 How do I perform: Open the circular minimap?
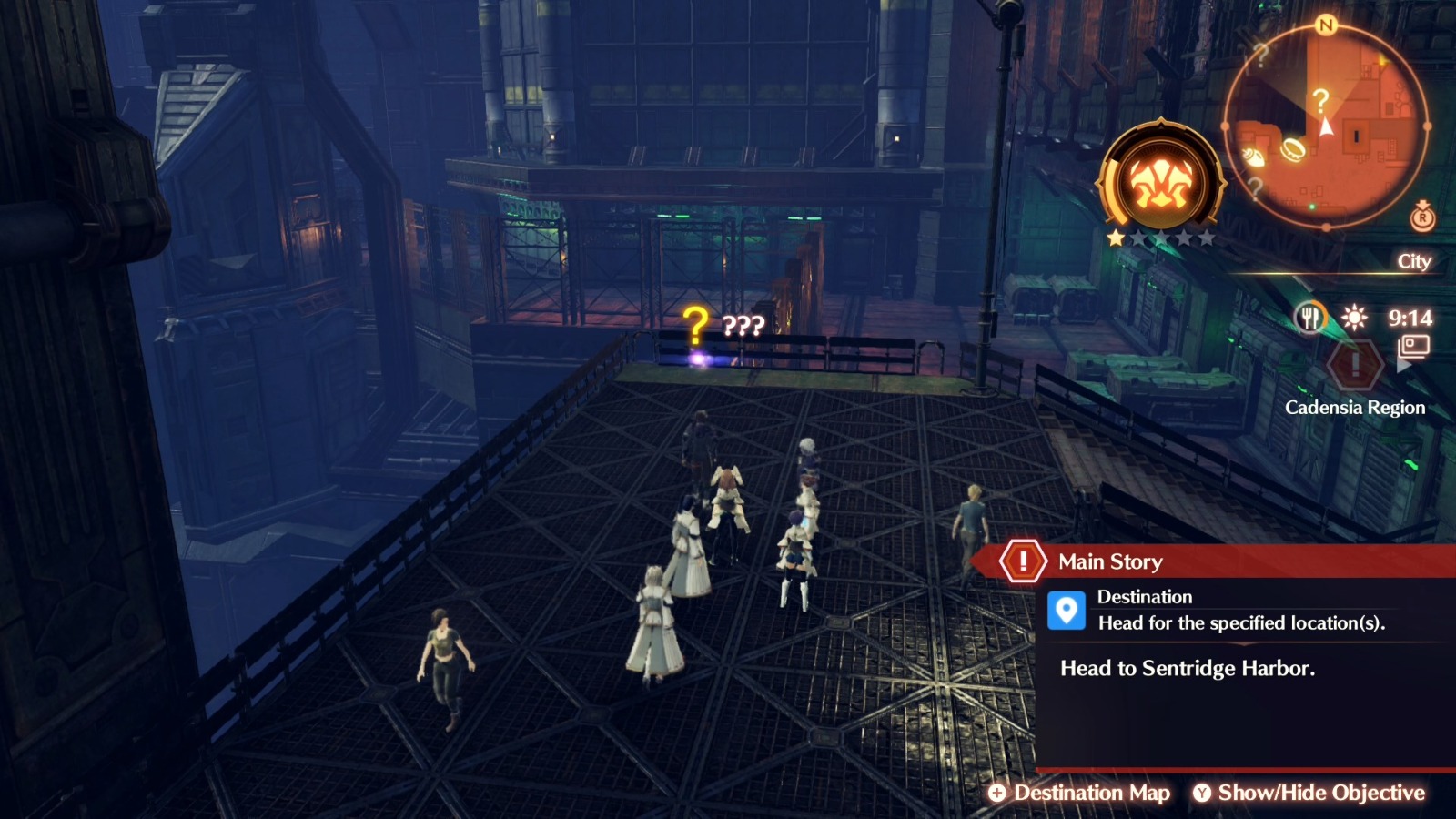1325,126
